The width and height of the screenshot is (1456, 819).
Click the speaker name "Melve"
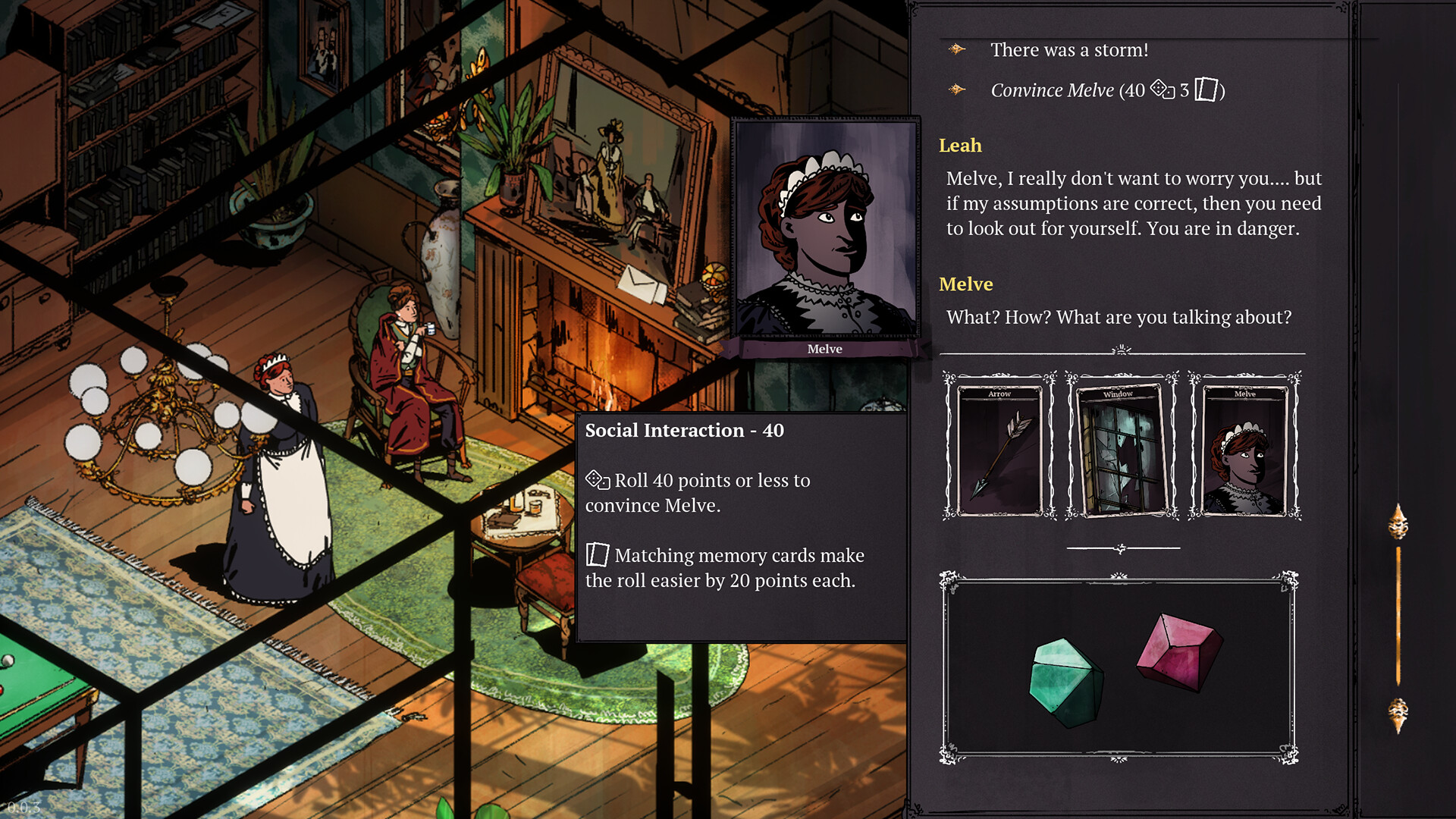tap(965, 284)
